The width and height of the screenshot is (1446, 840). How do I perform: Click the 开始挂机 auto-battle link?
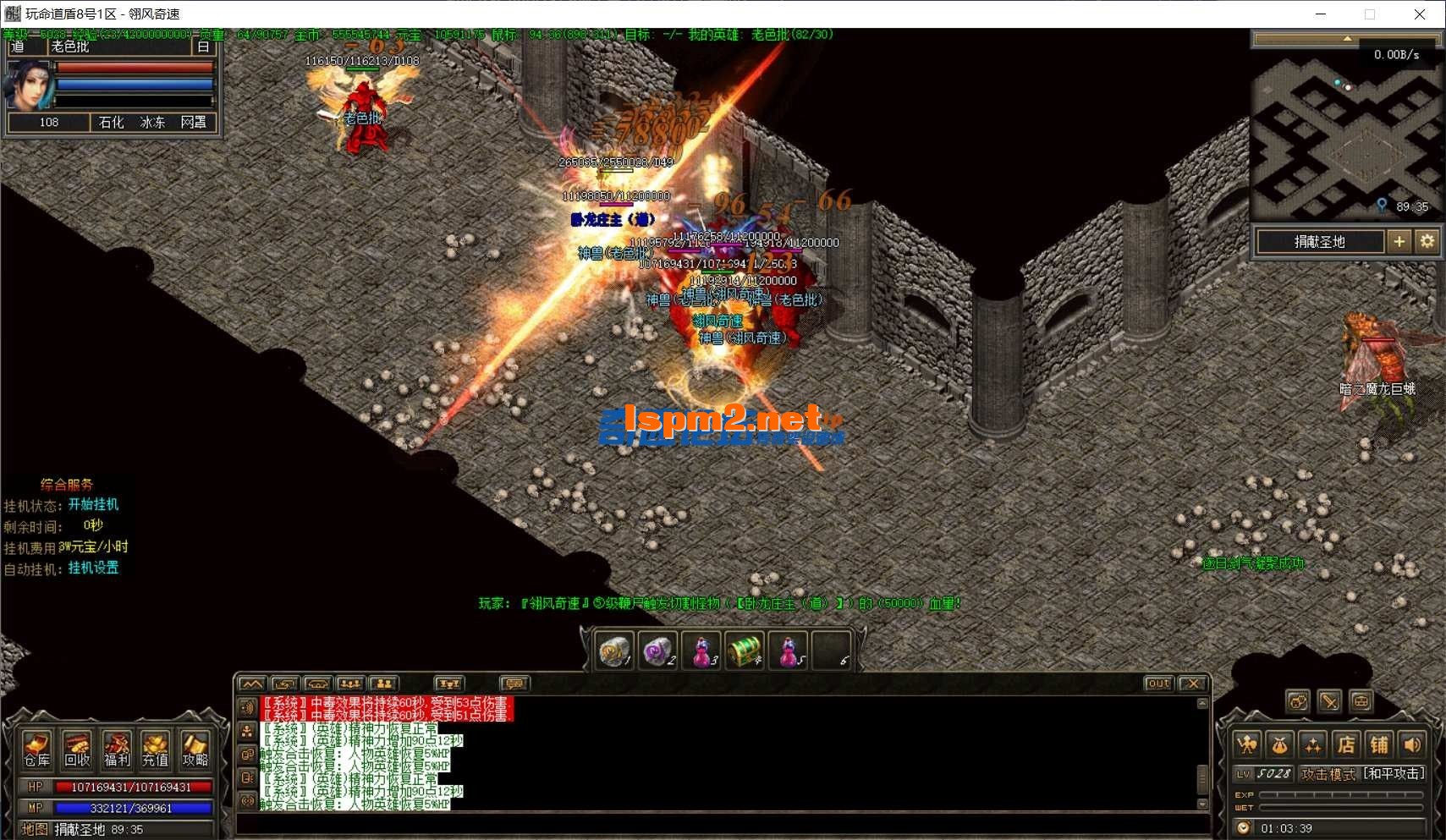(x=93, y=504)
